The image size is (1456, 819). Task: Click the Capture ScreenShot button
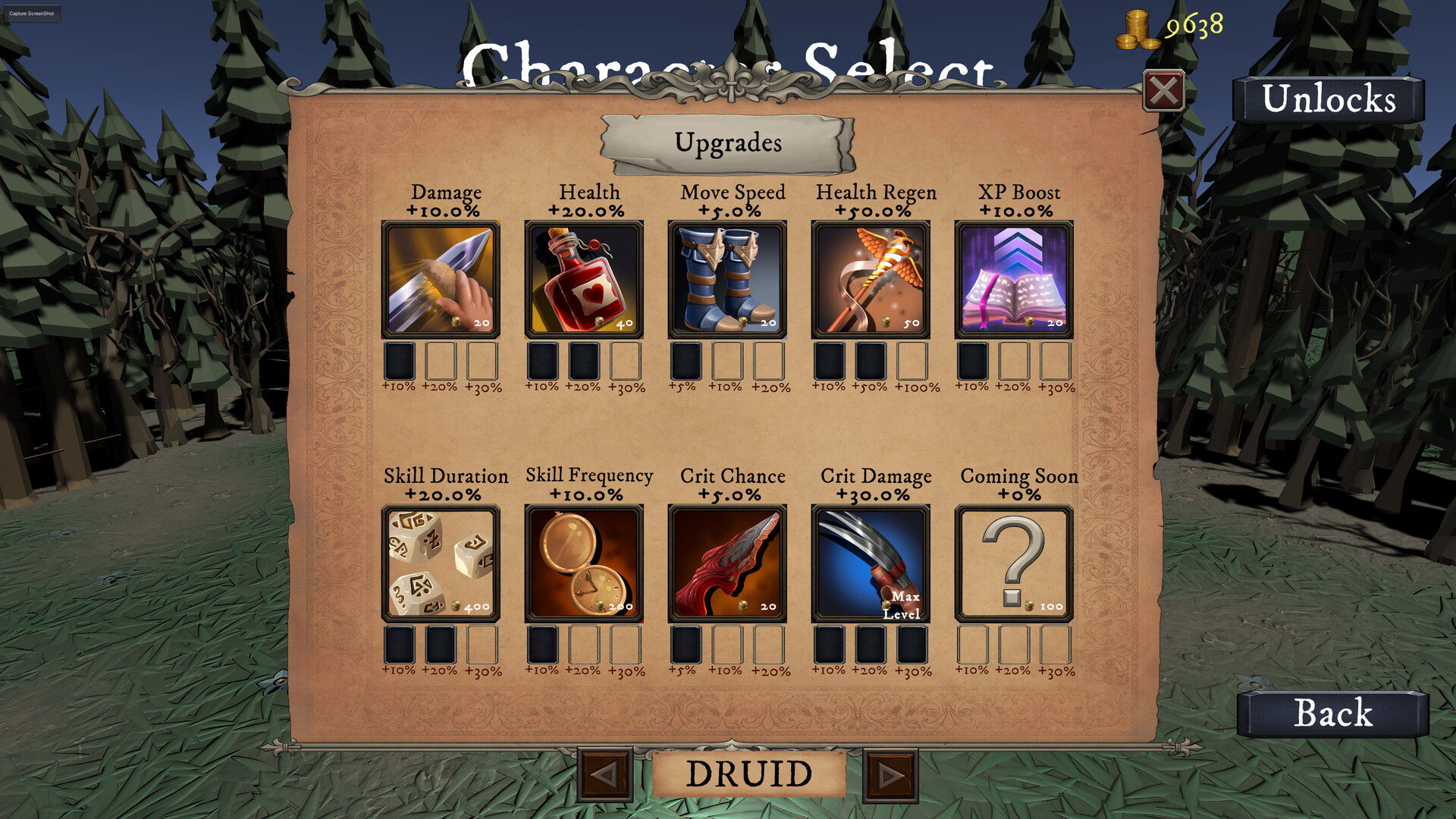tap(31, 13)
